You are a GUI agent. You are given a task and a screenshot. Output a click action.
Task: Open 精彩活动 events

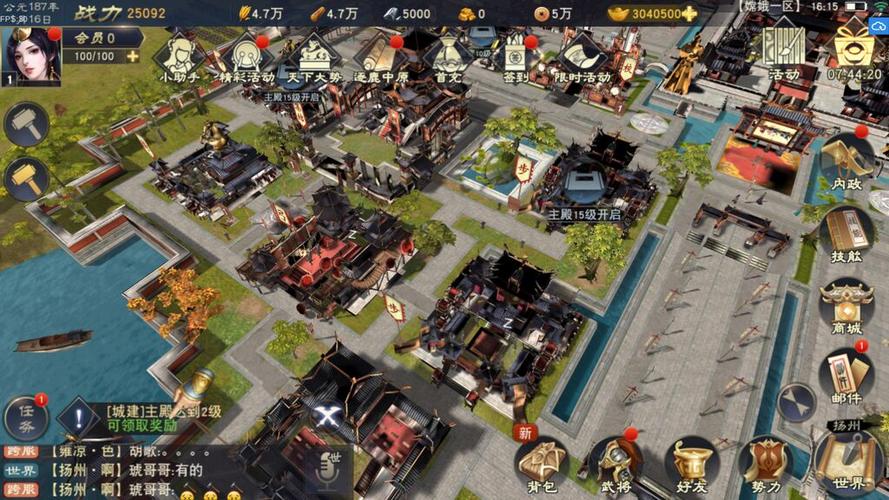click(246, 56)
